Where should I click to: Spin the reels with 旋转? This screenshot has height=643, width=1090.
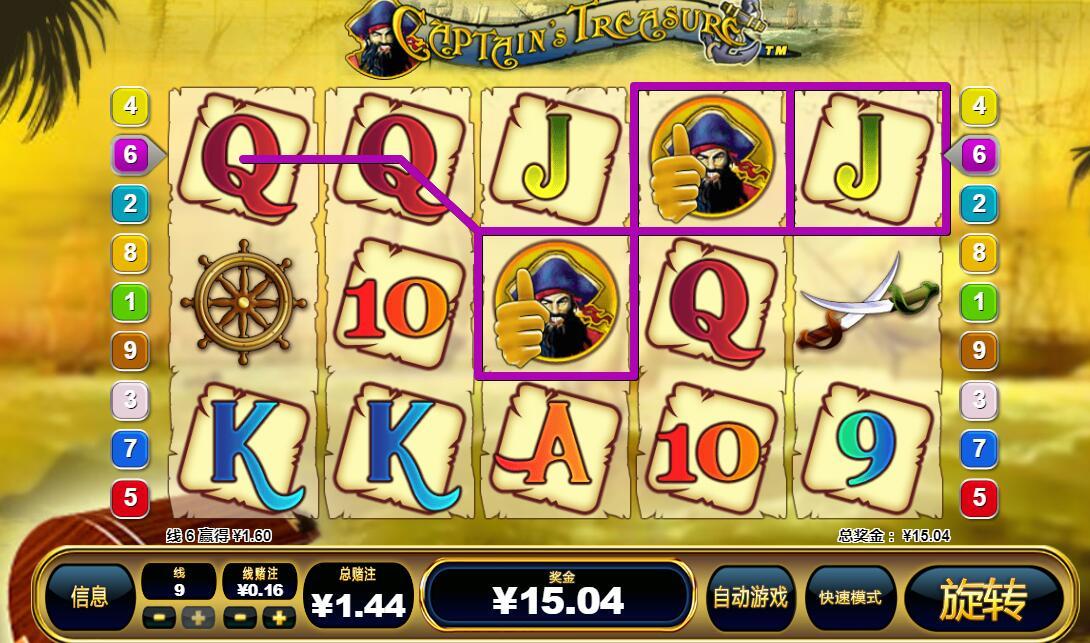click(x=984, y=599)
